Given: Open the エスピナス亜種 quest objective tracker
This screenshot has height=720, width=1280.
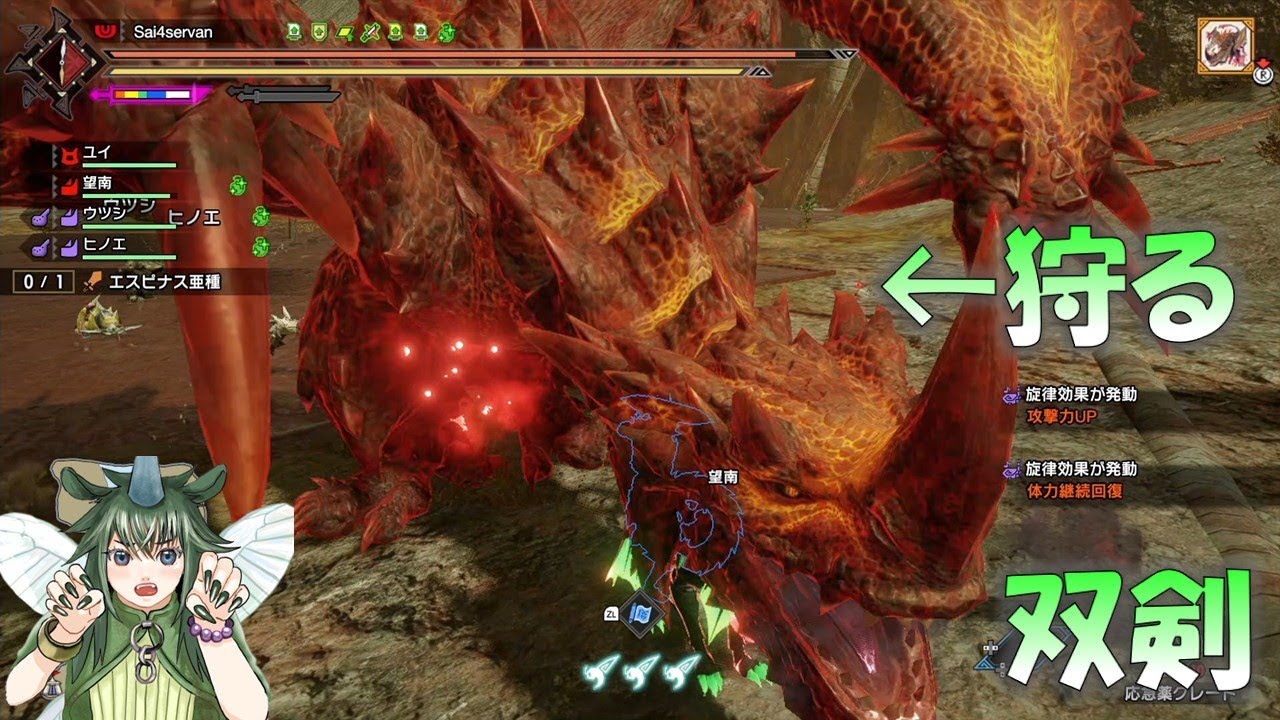Looking at the screenshot, I should [140, 282].
